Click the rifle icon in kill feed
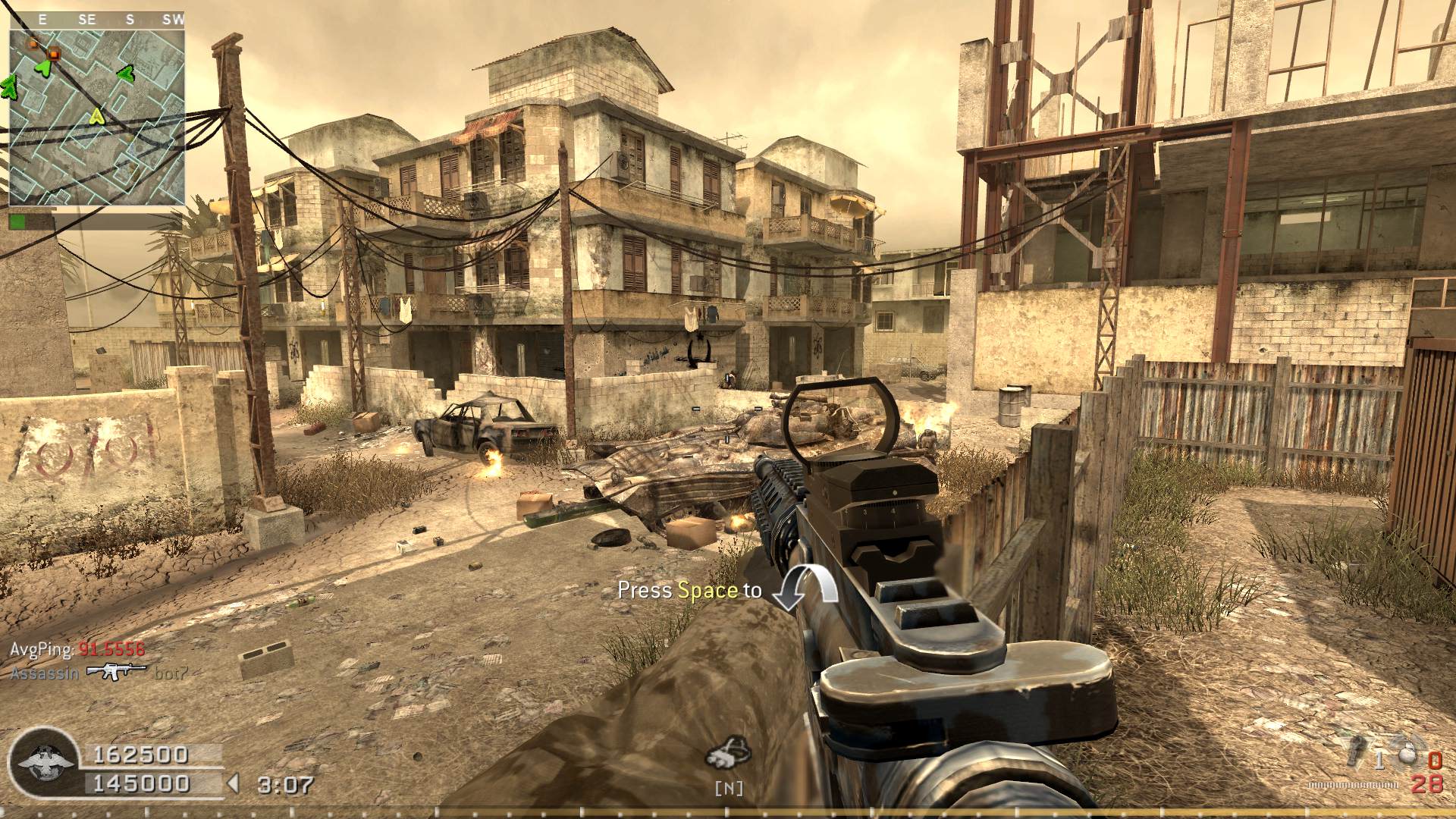Viewport: 1456px width, 819px height. pos(116,672)
